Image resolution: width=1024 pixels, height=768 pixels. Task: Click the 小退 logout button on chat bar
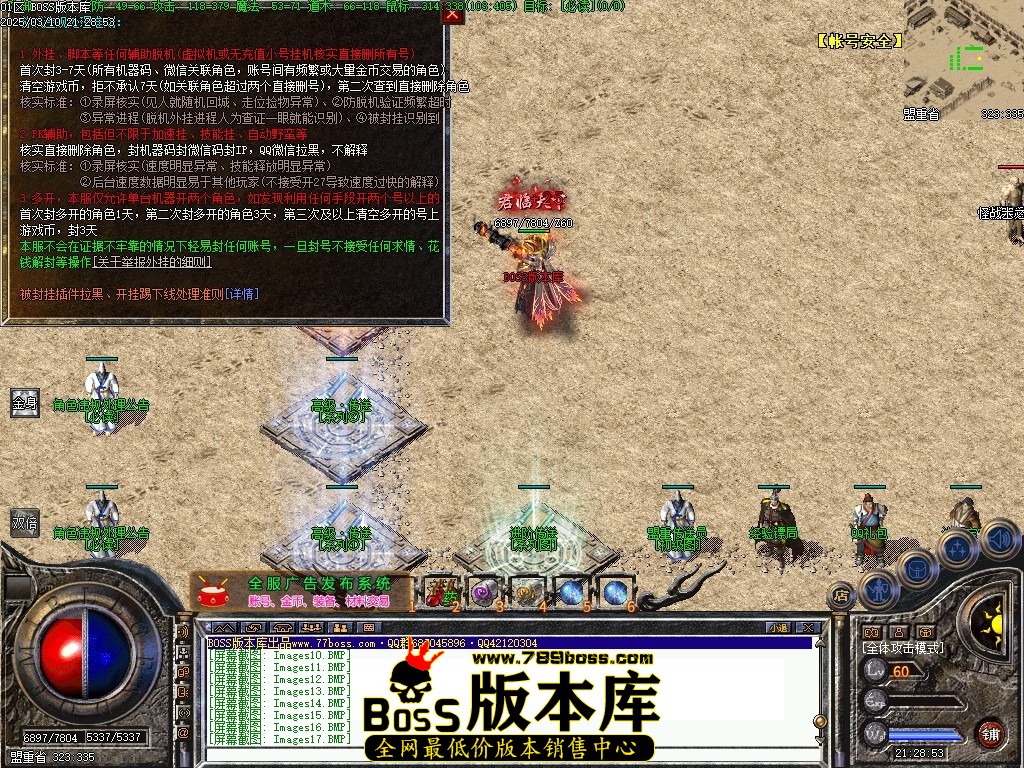coord(778,628)
